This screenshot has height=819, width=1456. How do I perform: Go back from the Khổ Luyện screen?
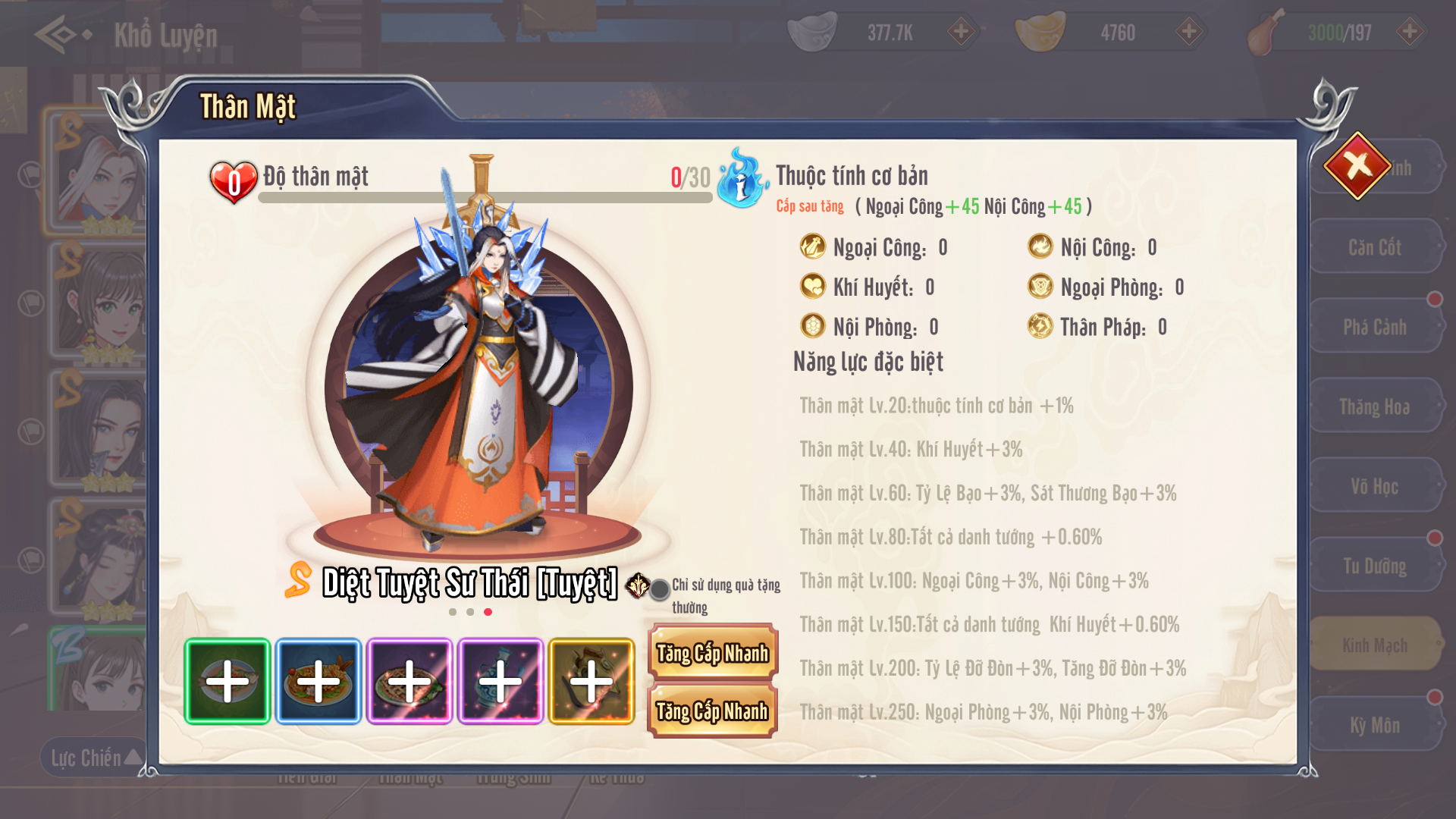tap(59, 34)
